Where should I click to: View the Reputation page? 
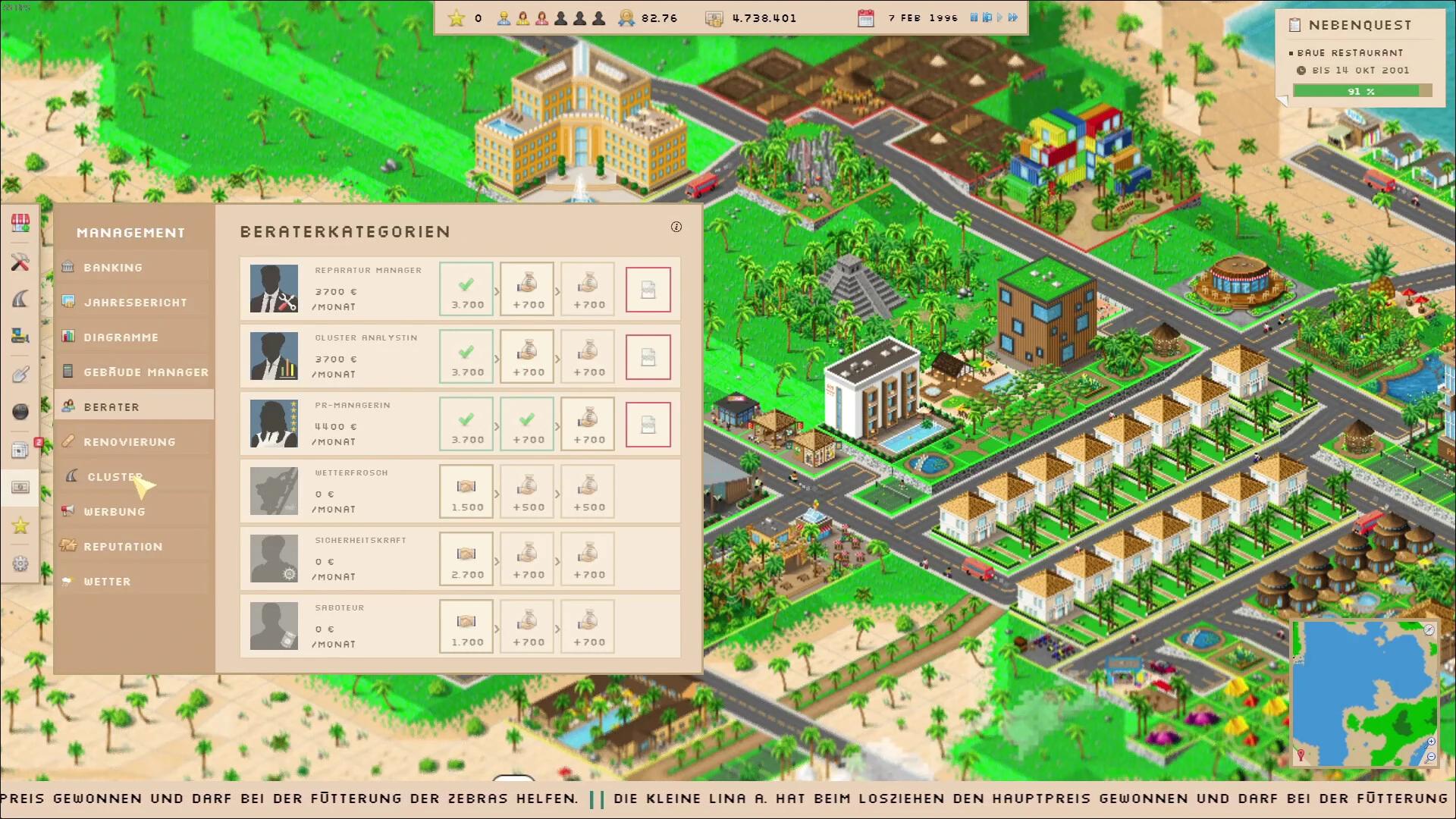coord(123,547)
